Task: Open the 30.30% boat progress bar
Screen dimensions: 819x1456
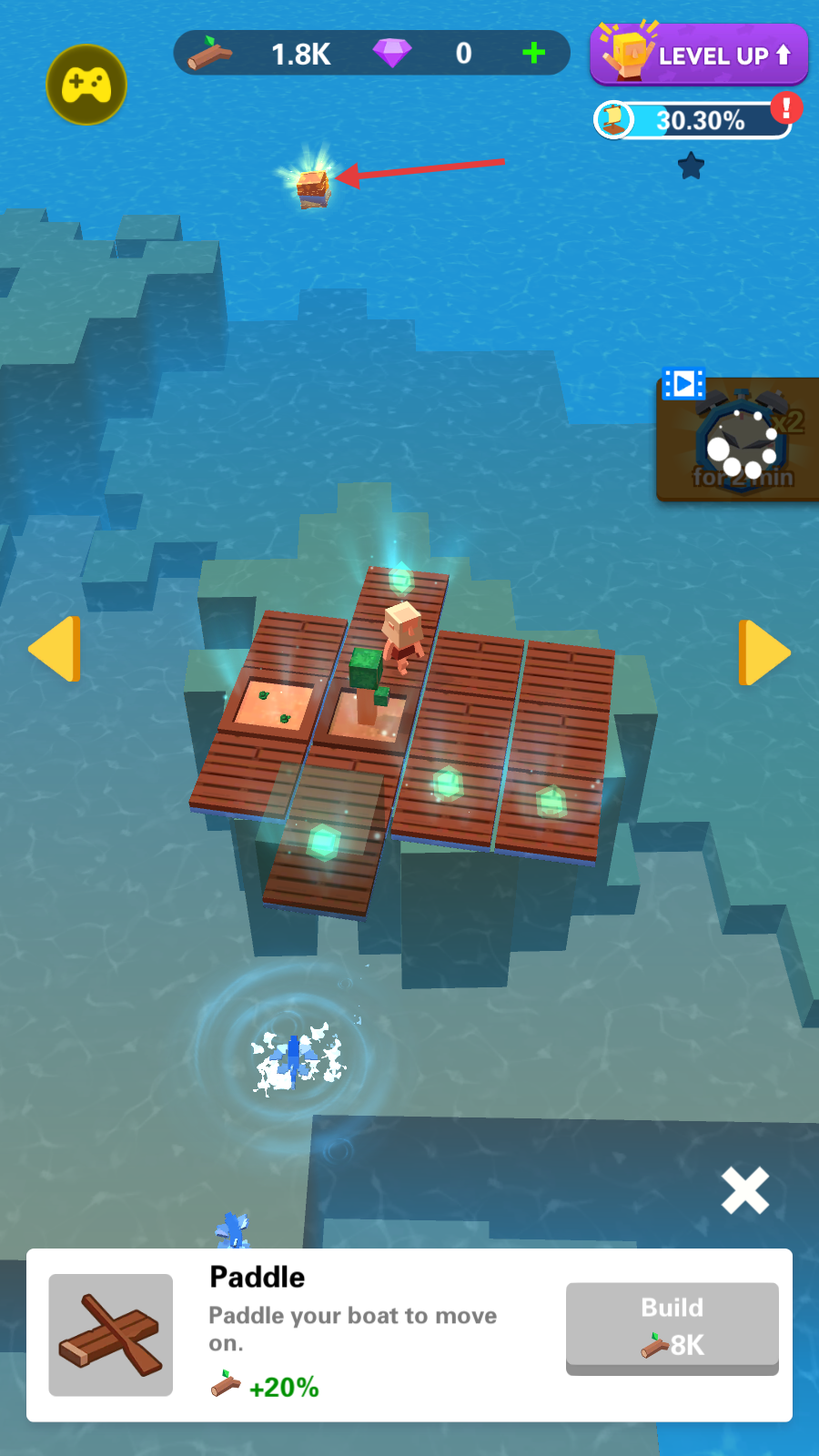Action: pos(693,120)
